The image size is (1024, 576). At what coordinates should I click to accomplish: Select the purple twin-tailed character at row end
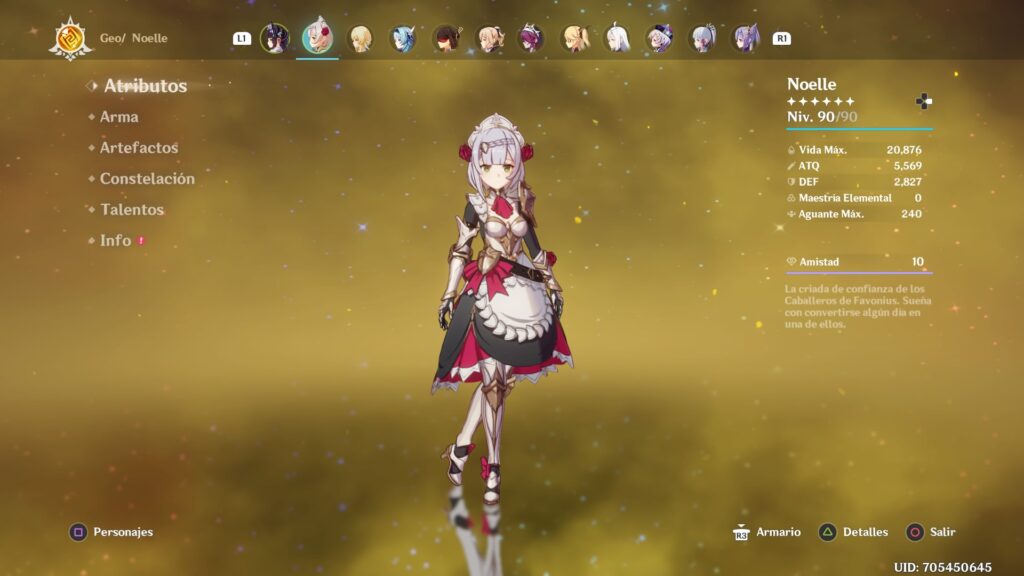745,38
